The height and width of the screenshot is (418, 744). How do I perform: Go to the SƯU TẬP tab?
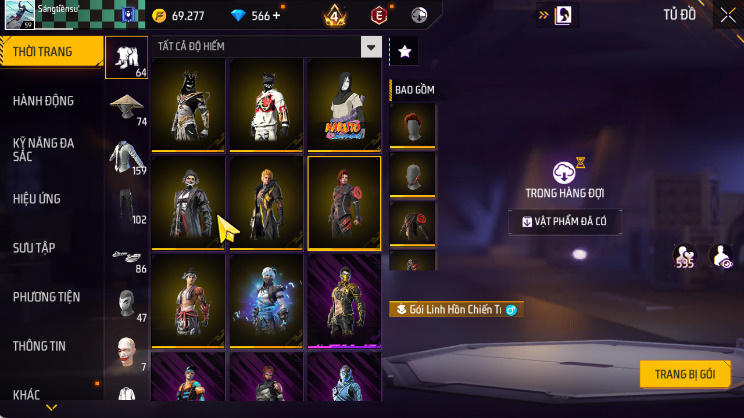point(36,248)
